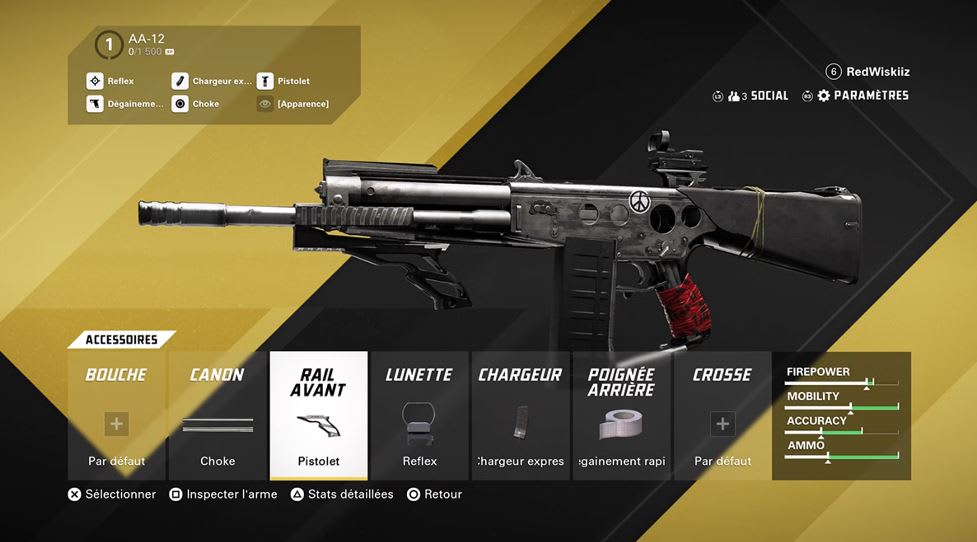Choose the Crosse stock slot
Viewport: 977px width, 542px height.
click(722, 415)
